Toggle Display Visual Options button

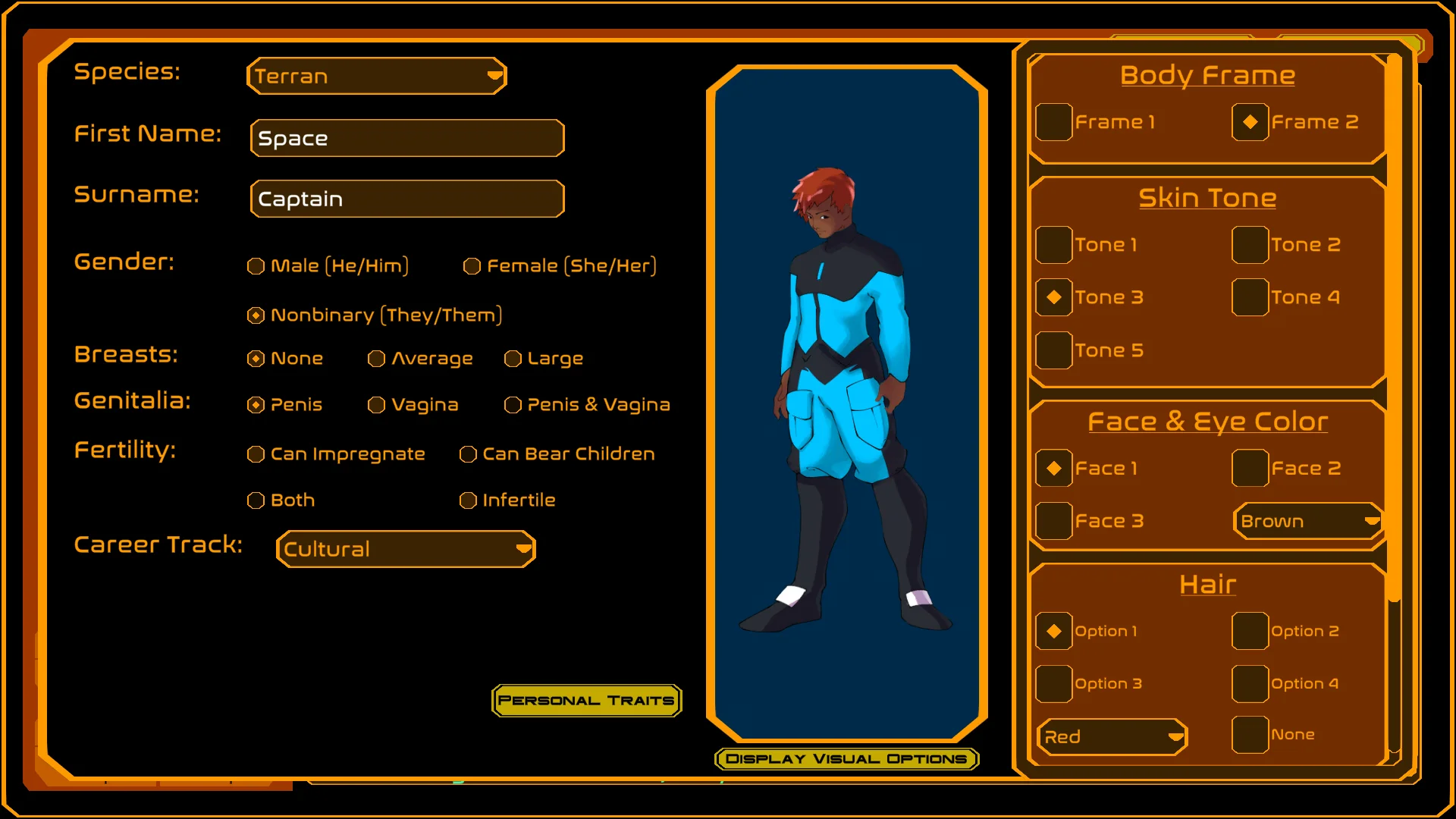(x=846, y=759)
